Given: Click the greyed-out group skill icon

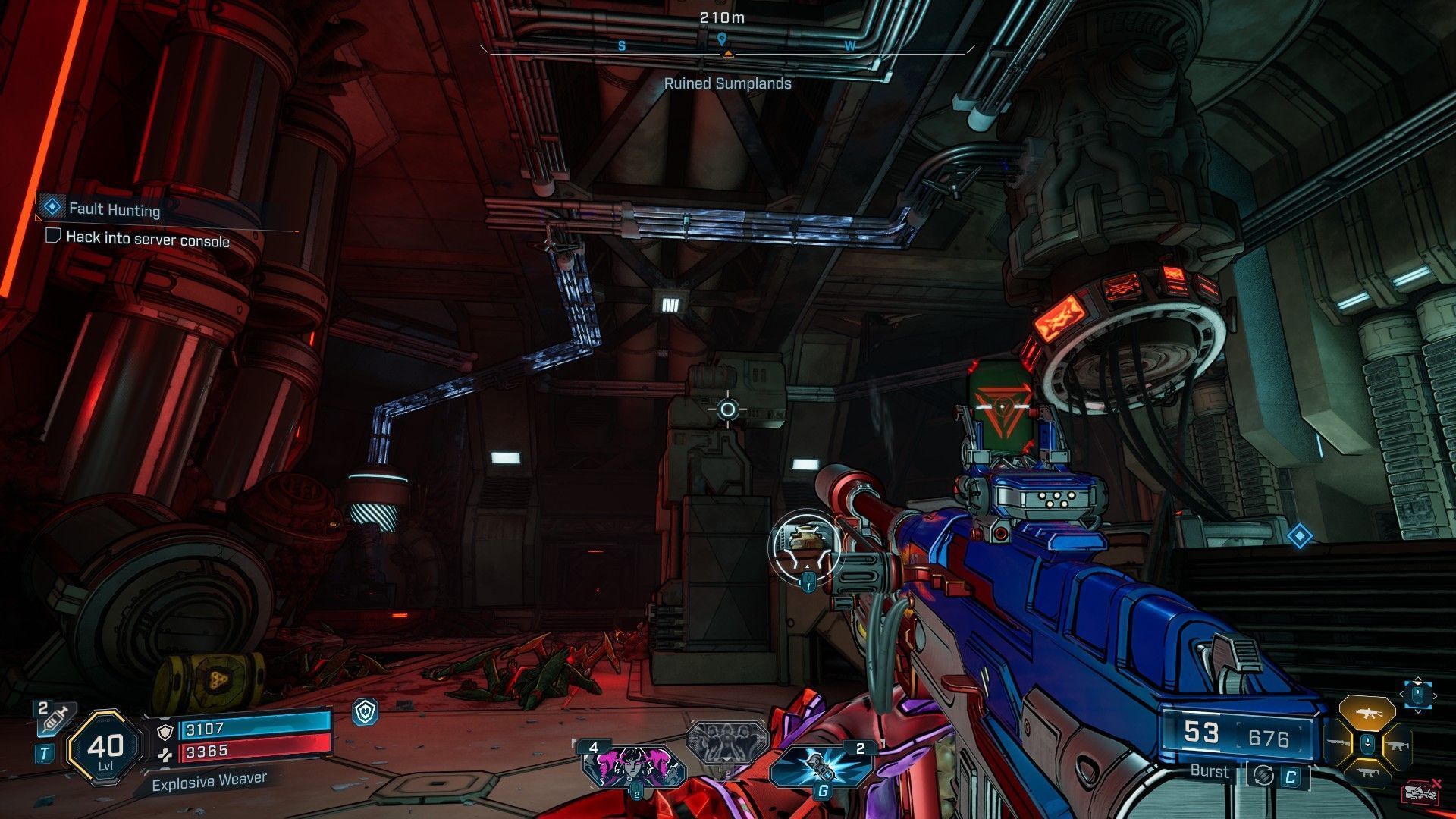Looking at the screenshot, I should coord(726,742).
